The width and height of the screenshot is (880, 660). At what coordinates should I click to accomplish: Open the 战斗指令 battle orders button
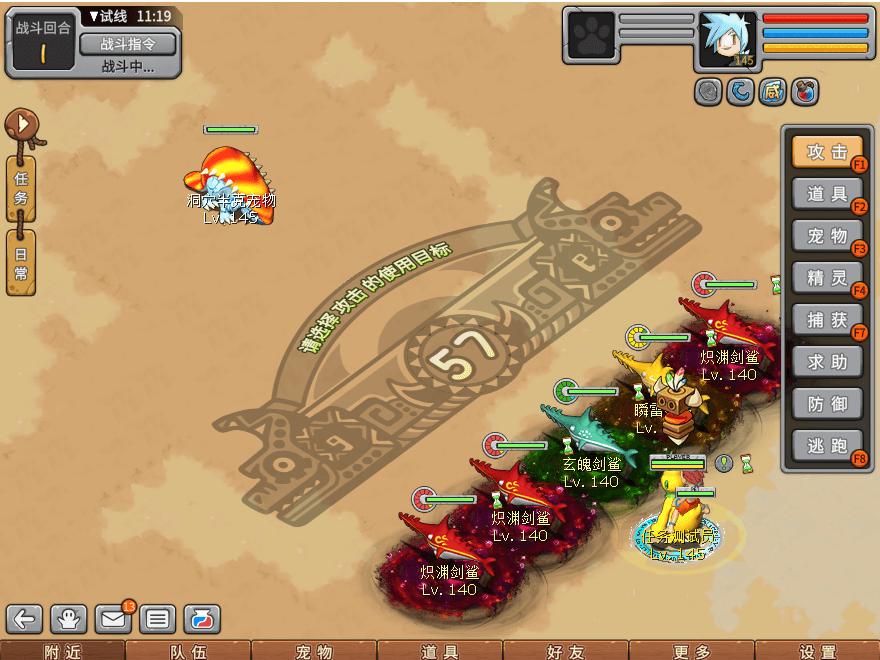click(127, 43)
